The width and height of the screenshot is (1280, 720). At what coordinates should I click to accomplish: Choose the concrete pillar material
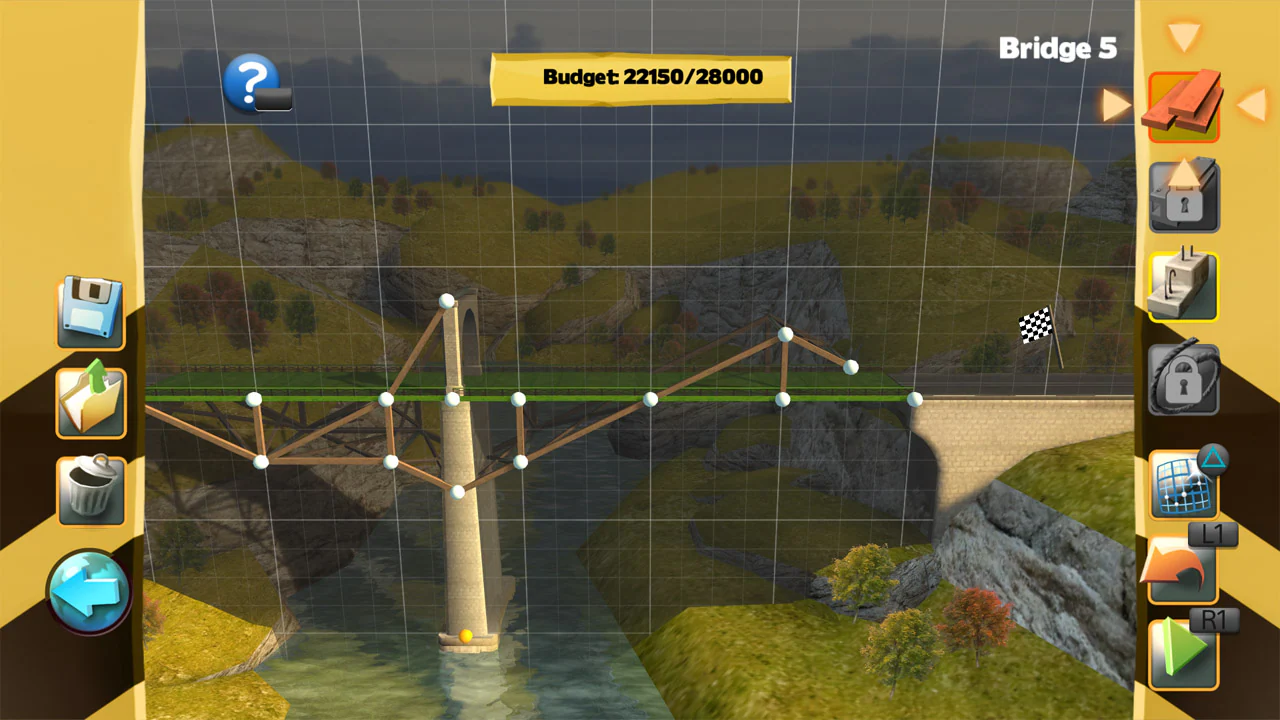[1183, 287]
